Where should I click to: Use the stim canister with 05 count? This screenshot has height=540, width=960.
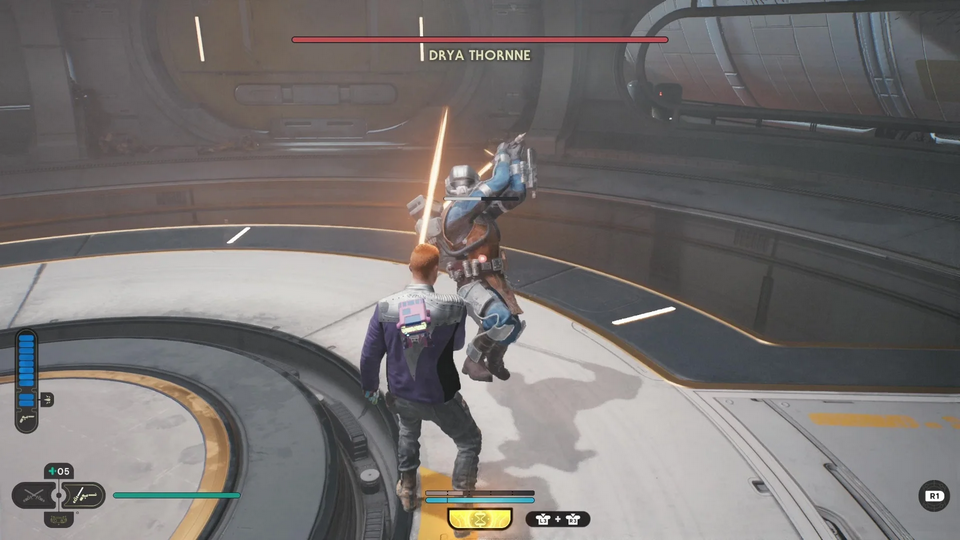click(59, 472)
